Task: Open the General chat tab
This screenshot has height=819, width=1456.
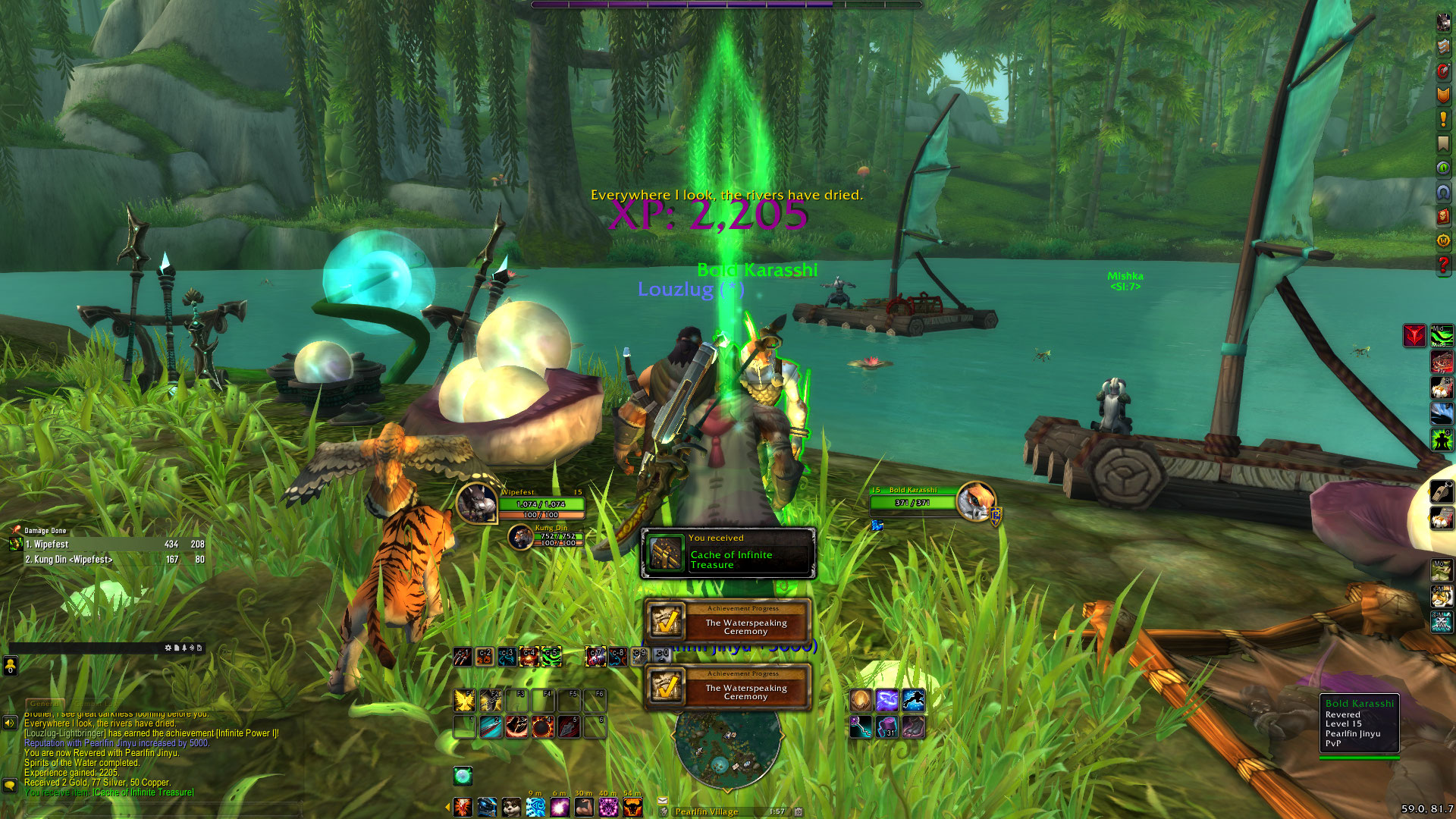Action: [x=45, y=704]
